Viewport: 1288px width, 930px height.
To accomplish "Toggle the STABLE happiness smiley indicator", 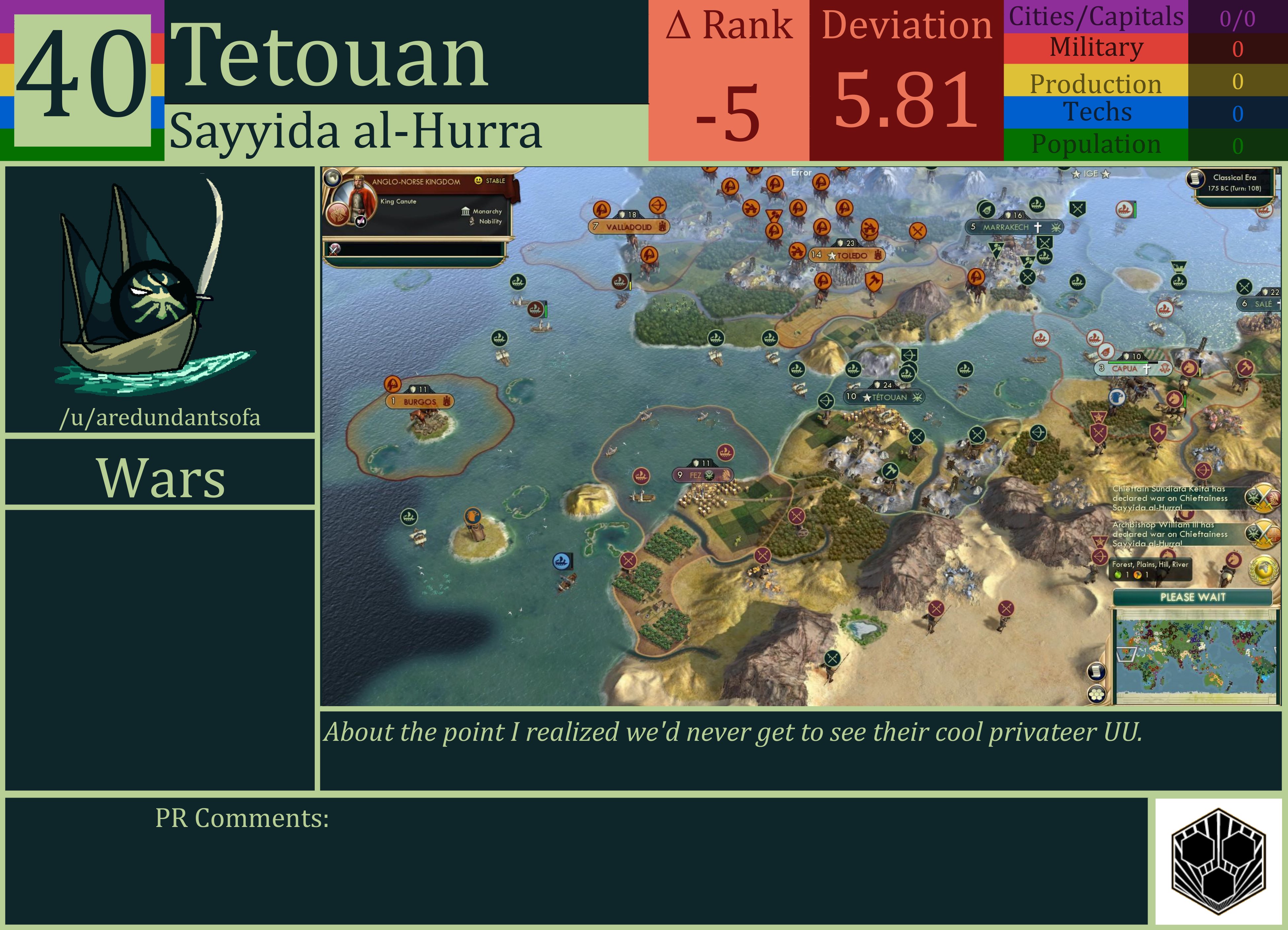I will pyautogui.click(x=479, y=181).
